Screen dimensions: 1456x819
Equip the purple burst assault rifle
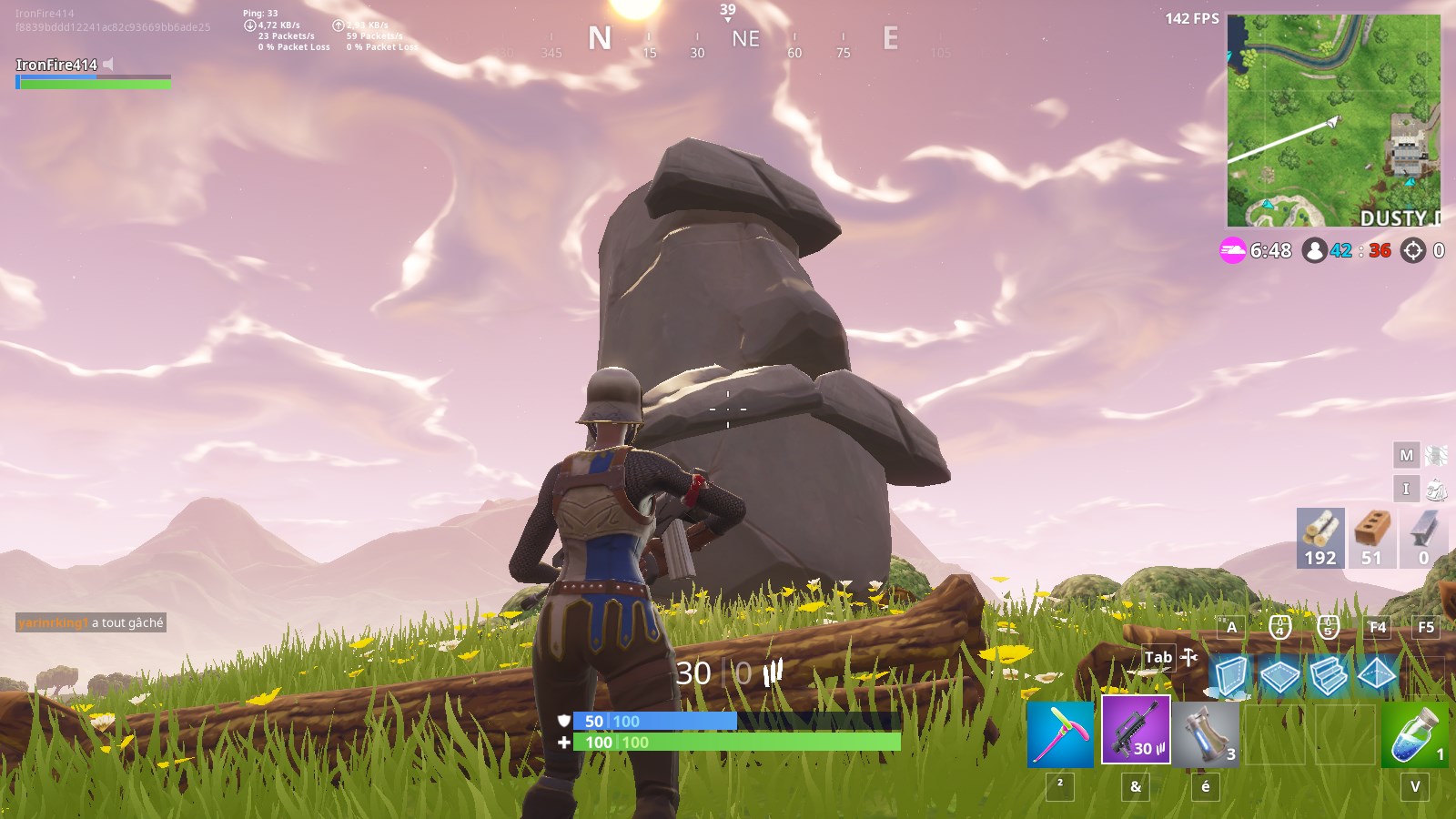pyautogui.click(x=1136, y=730)
